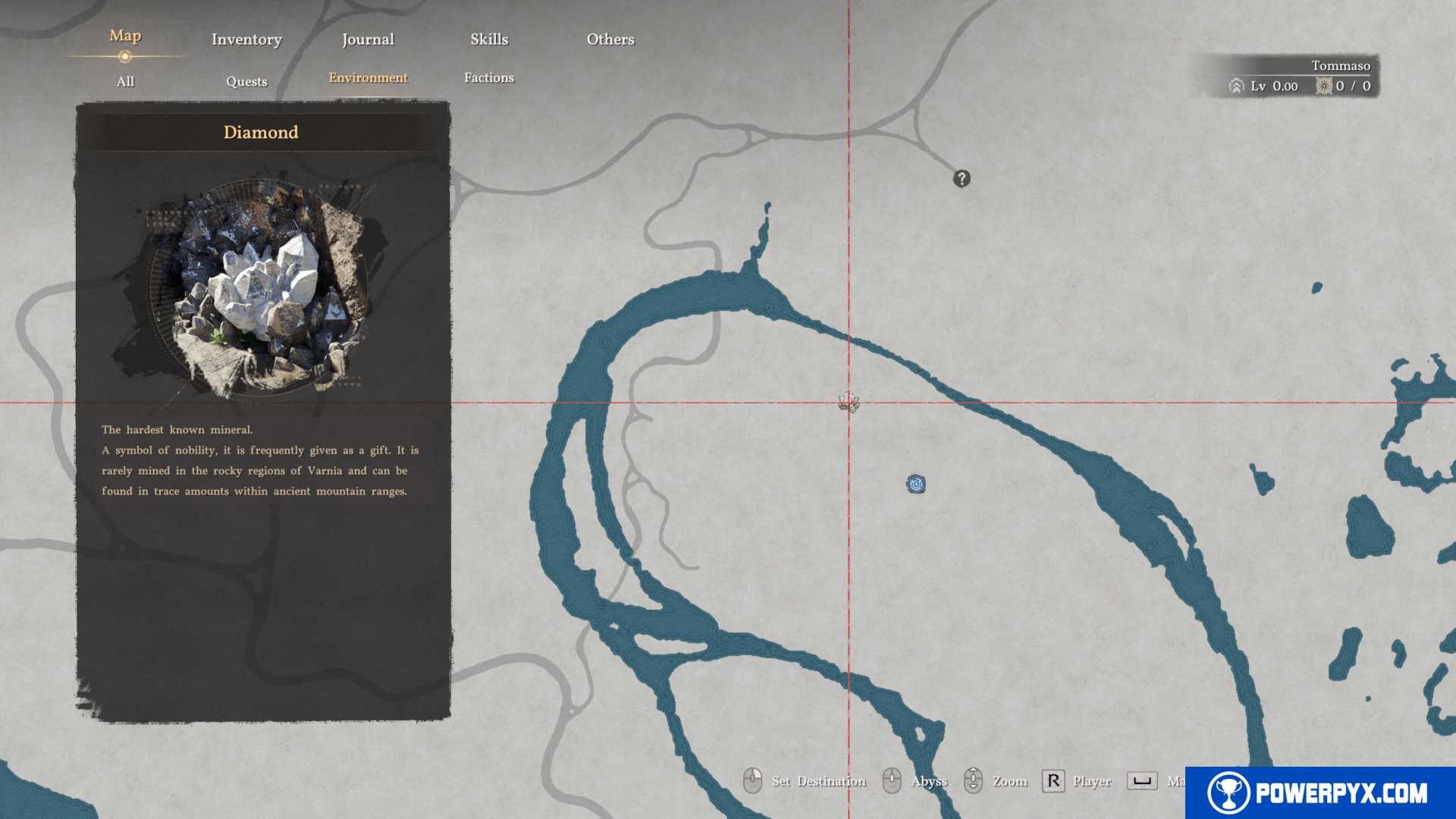Open the PowerPyx.com watermark link
This screenshot has height=819, width=1456.
pos(1320,793)
